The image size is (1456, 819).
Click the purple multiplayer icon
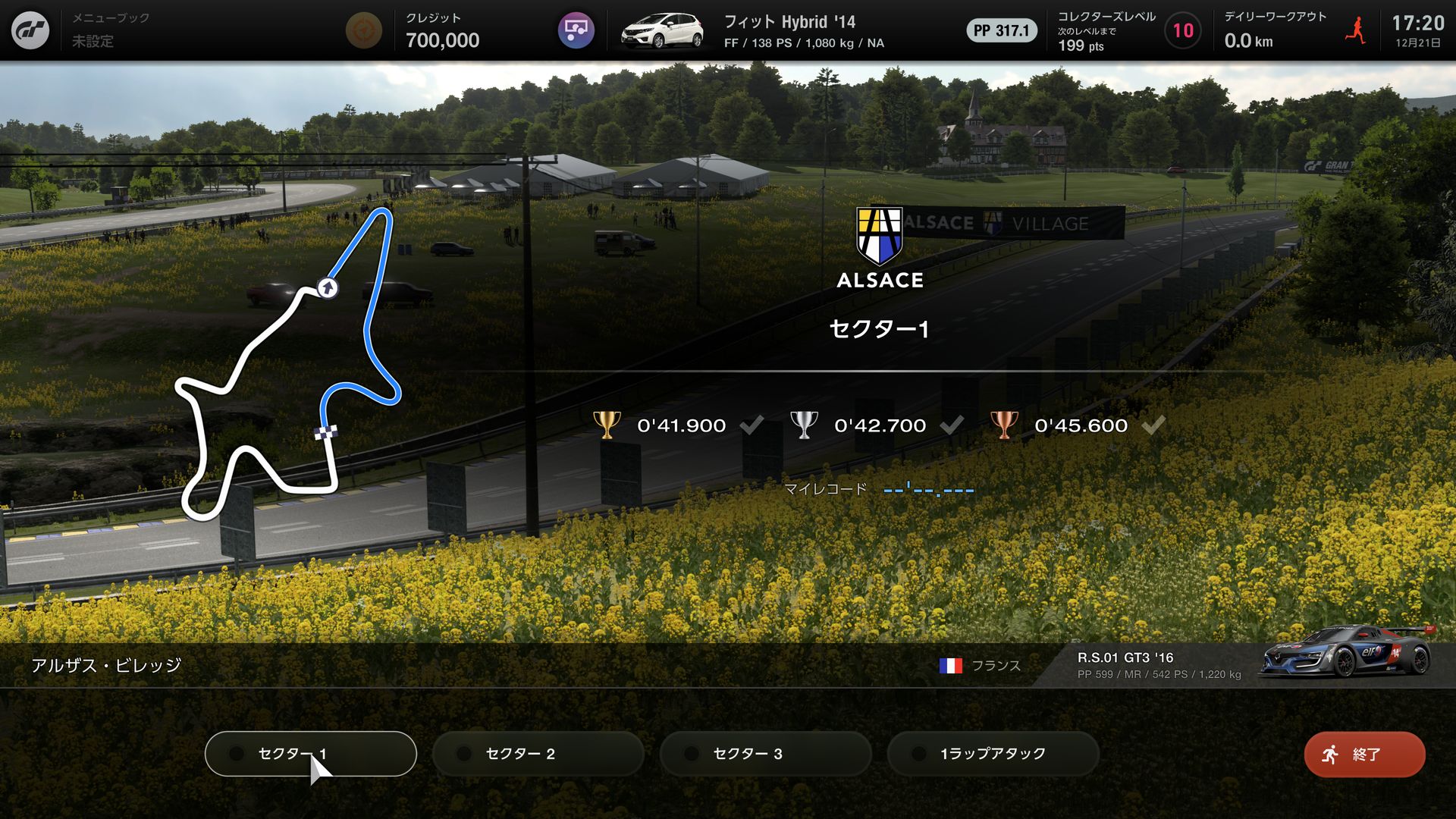coord(576,30)
